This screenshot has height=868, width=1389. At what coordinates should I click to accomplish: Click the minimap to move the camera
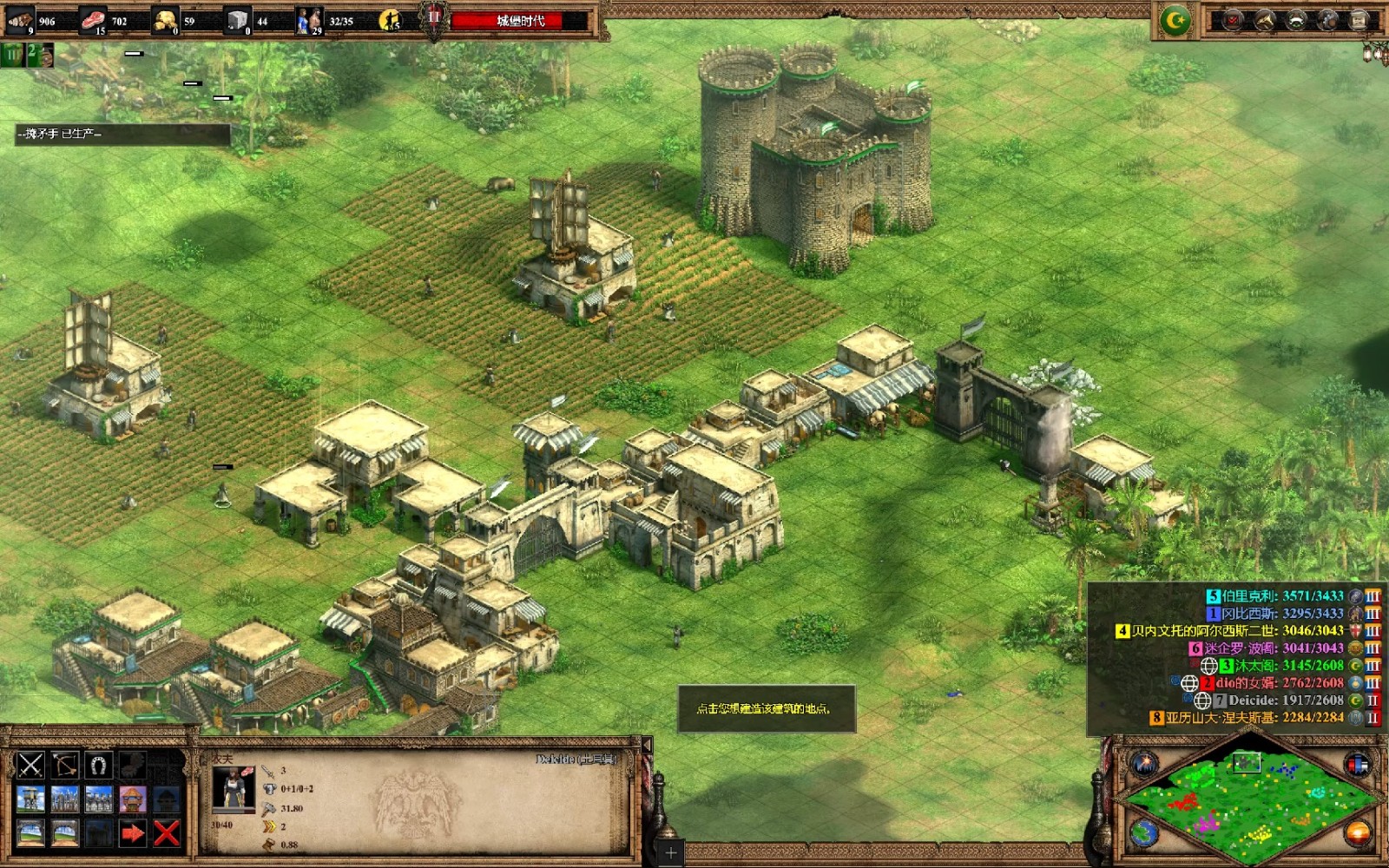tap(1248, 800)
